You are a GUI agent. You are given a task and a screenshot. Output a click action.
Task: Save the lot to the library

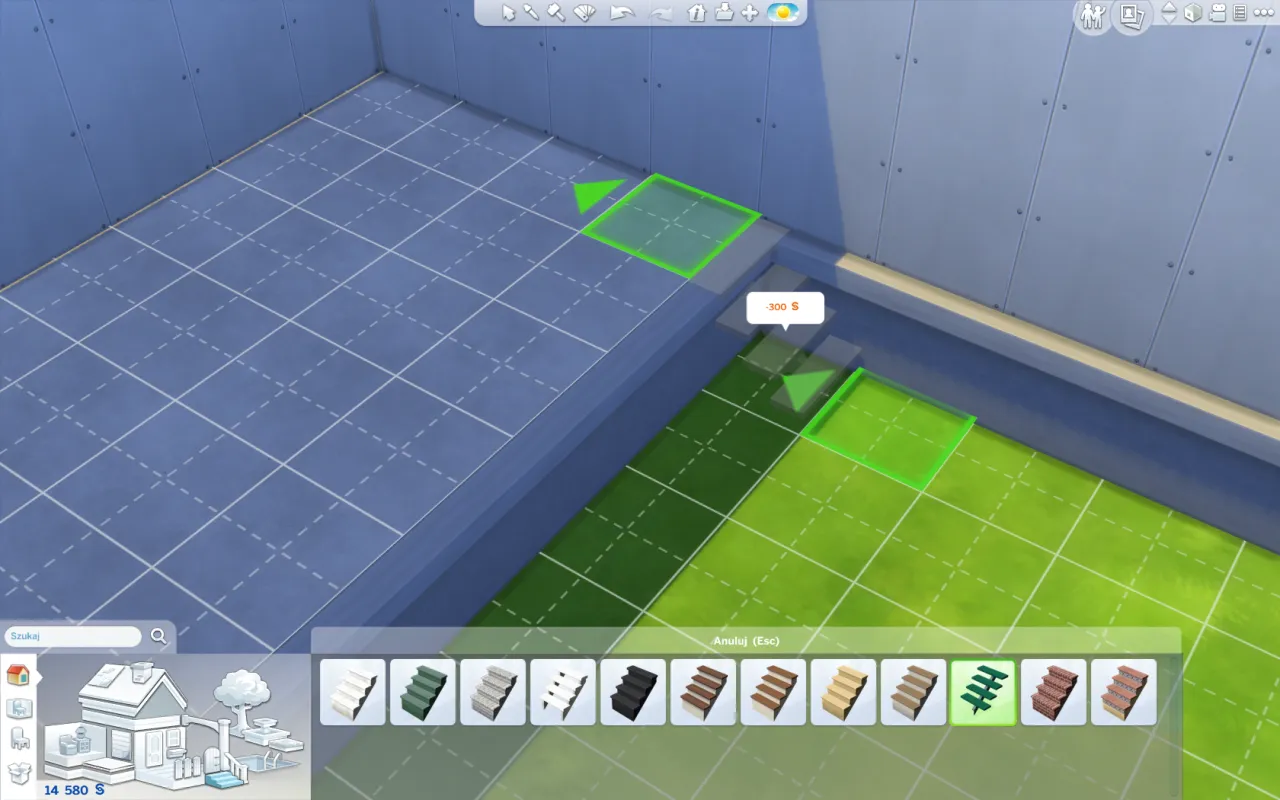tap(725, 13)
